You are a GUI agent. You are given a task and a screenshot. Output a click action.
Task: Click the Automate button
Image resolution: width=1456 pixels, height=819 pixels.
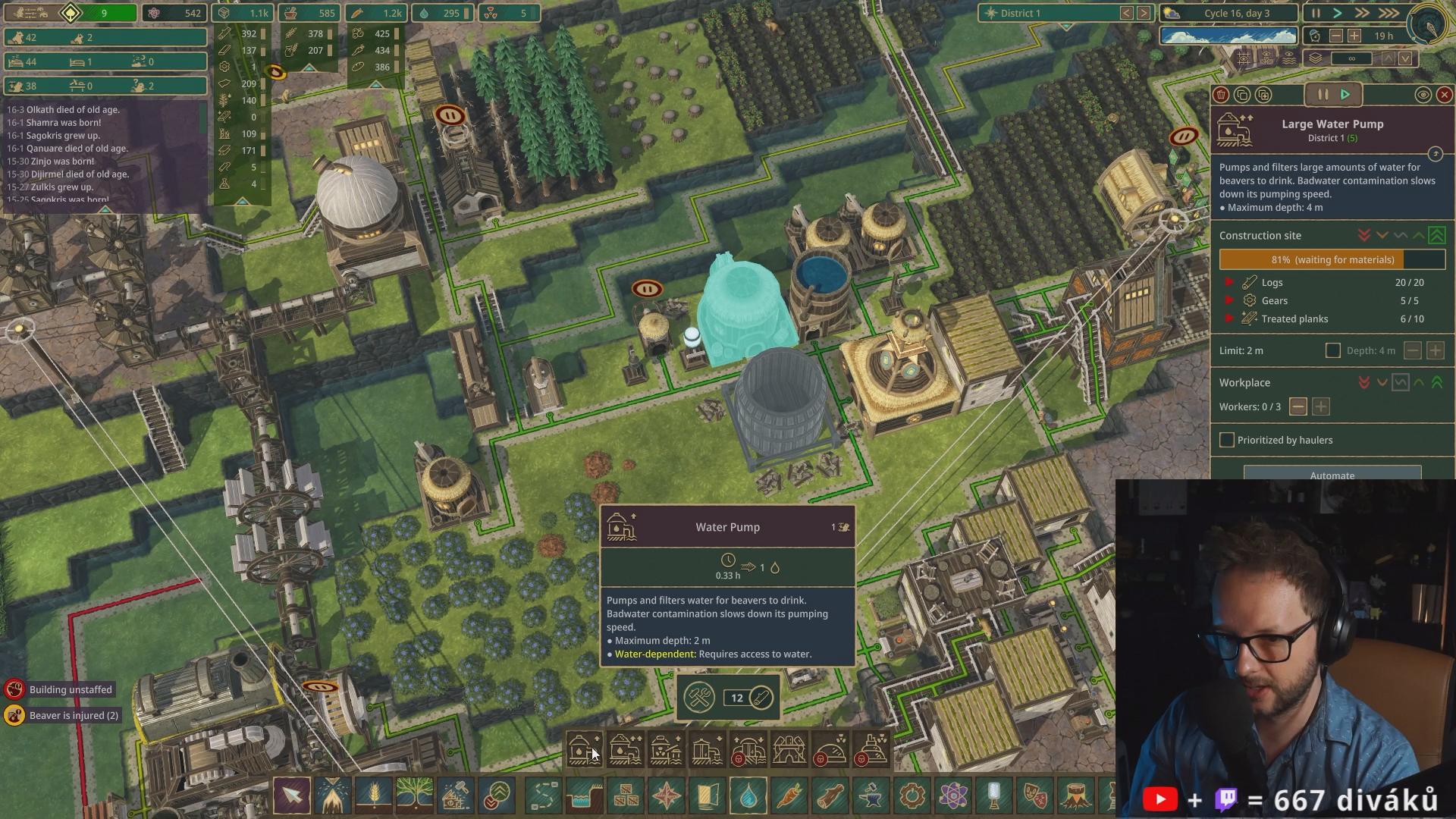click(x=1332, y=475)
